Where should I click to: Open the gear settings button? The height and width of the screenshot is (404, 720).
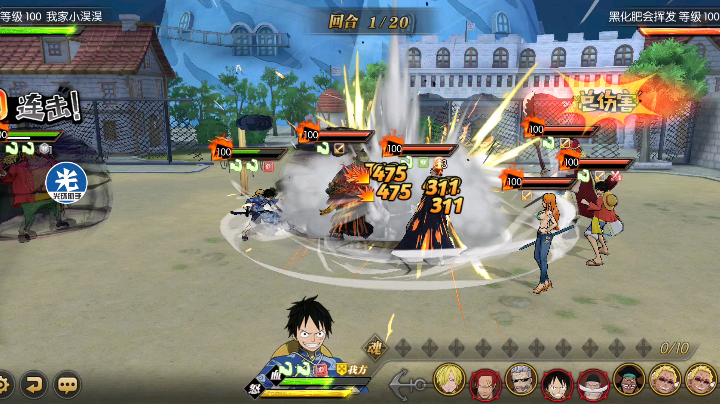(x=5, y=383)
